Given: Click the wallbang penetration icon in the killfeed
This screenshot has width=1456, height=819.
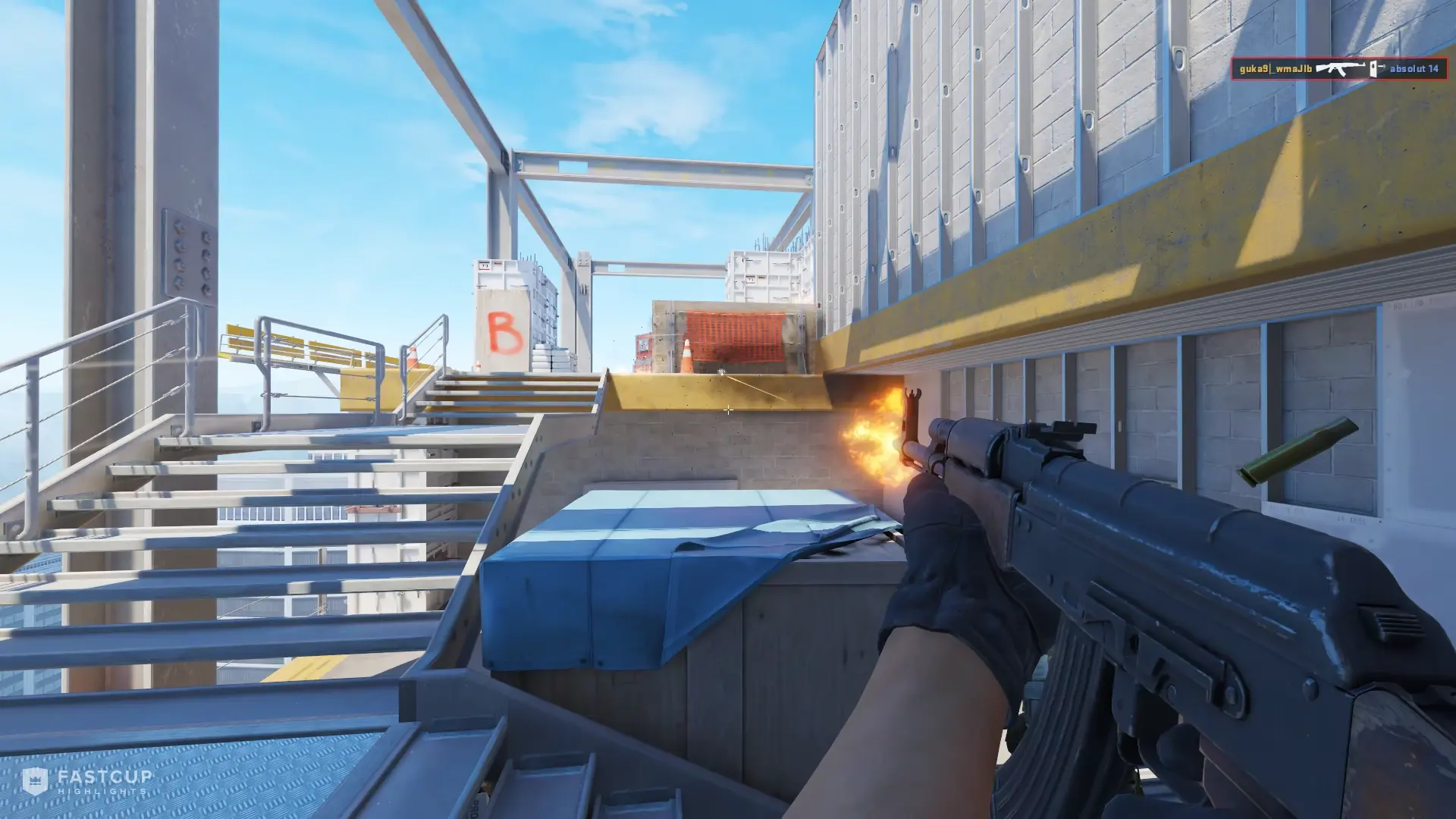Looking at the screenshot, I should [x=1374, y=68].
